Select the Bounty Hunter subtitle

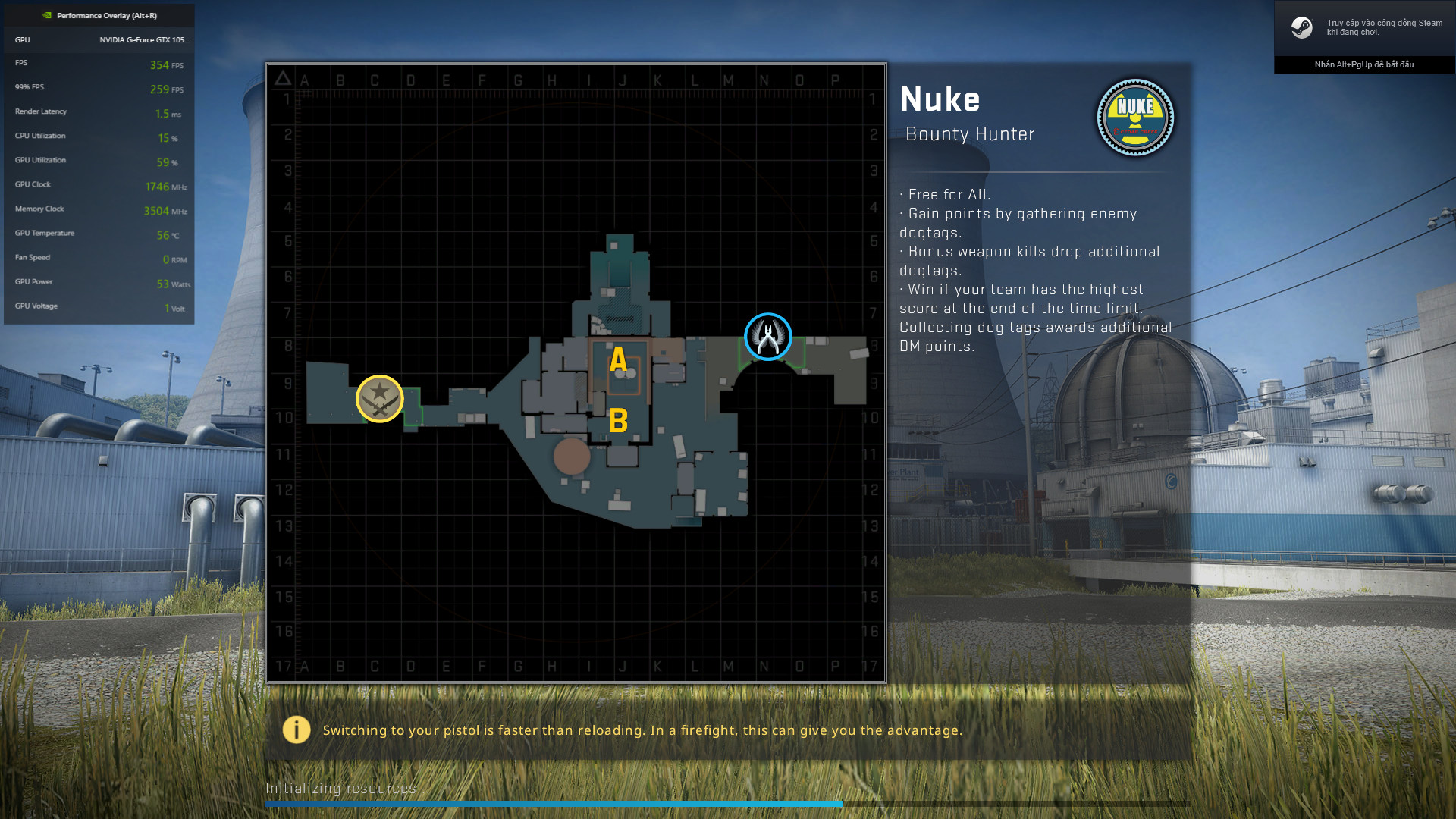pyautogui.click(x=971, y=134)
